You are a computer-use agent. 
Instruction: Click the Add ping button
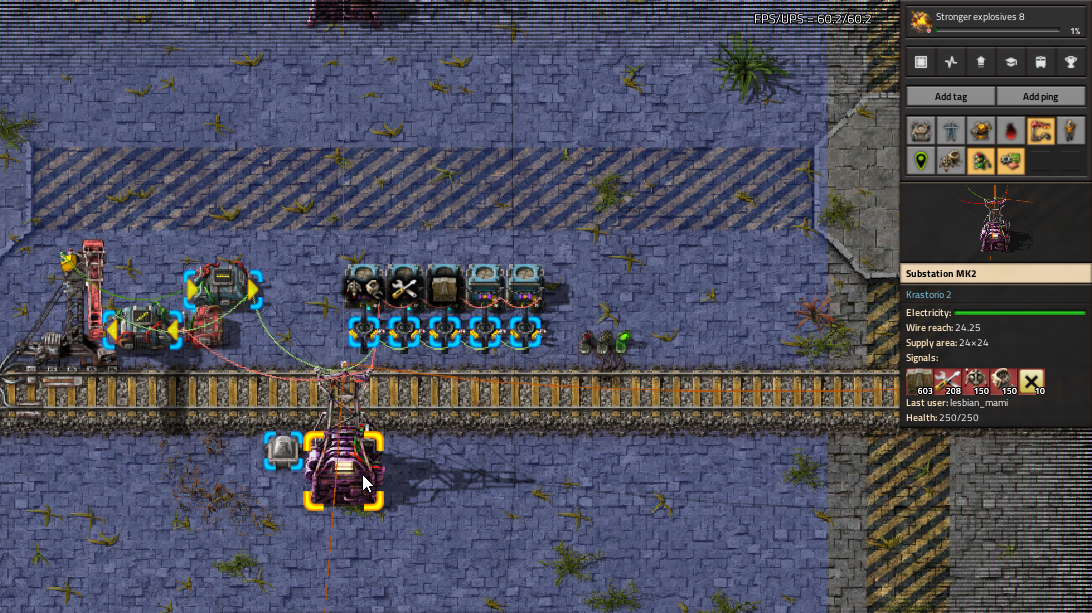point(1041,96)
